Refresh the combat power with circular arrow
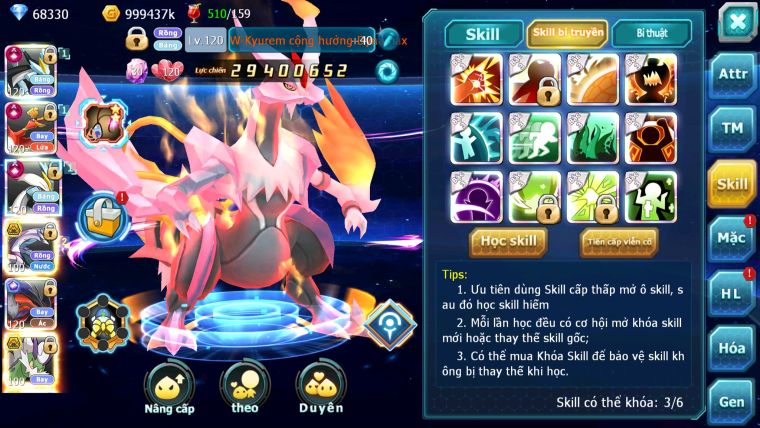 click(386, 71)
